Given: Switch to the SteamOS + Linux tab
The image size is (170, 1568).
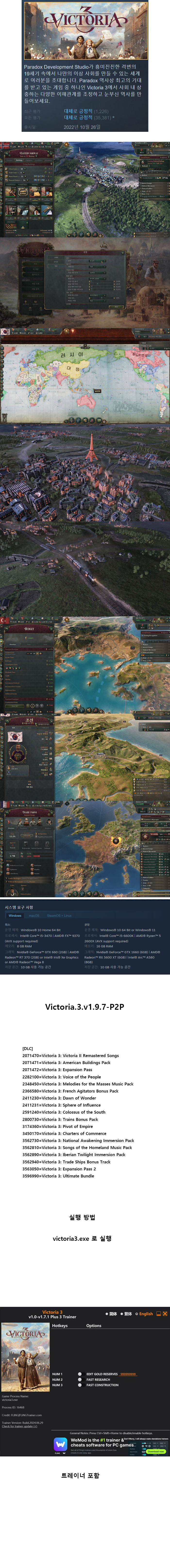Looking at the screenshot, I should click(59, 915).
